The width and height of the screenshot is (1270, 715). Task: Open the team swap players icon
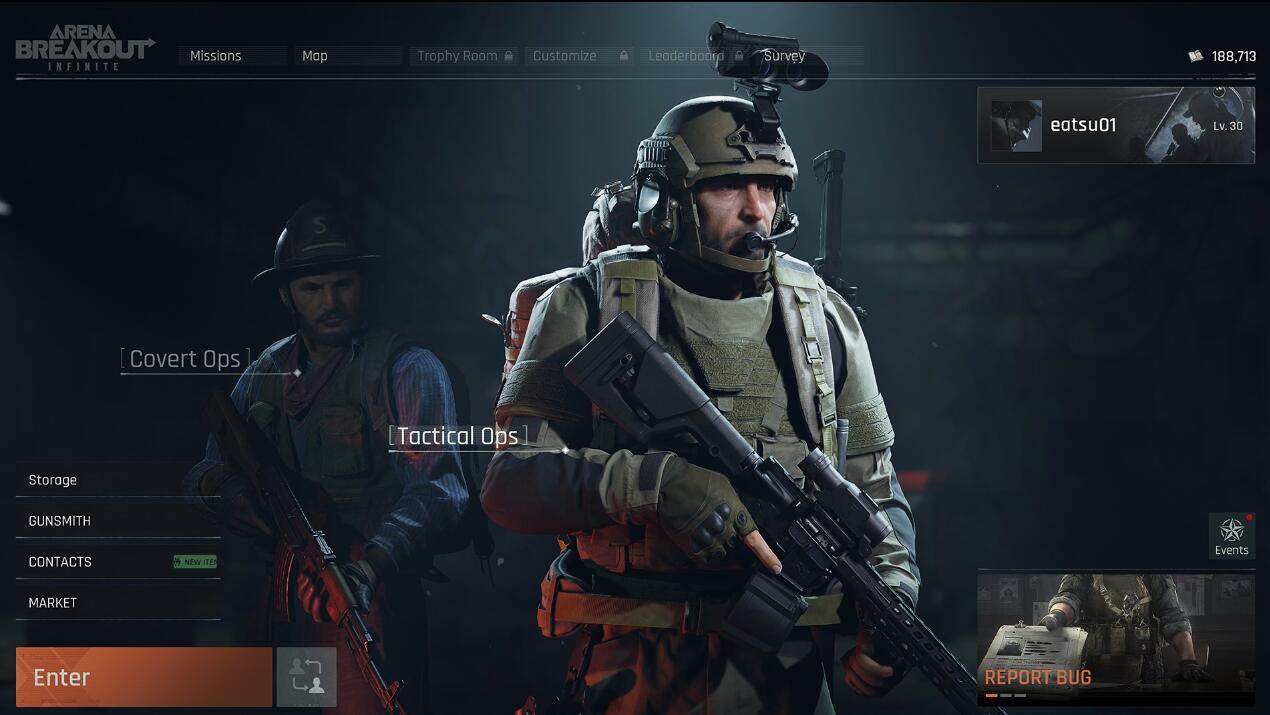click(x=307, y=677)
